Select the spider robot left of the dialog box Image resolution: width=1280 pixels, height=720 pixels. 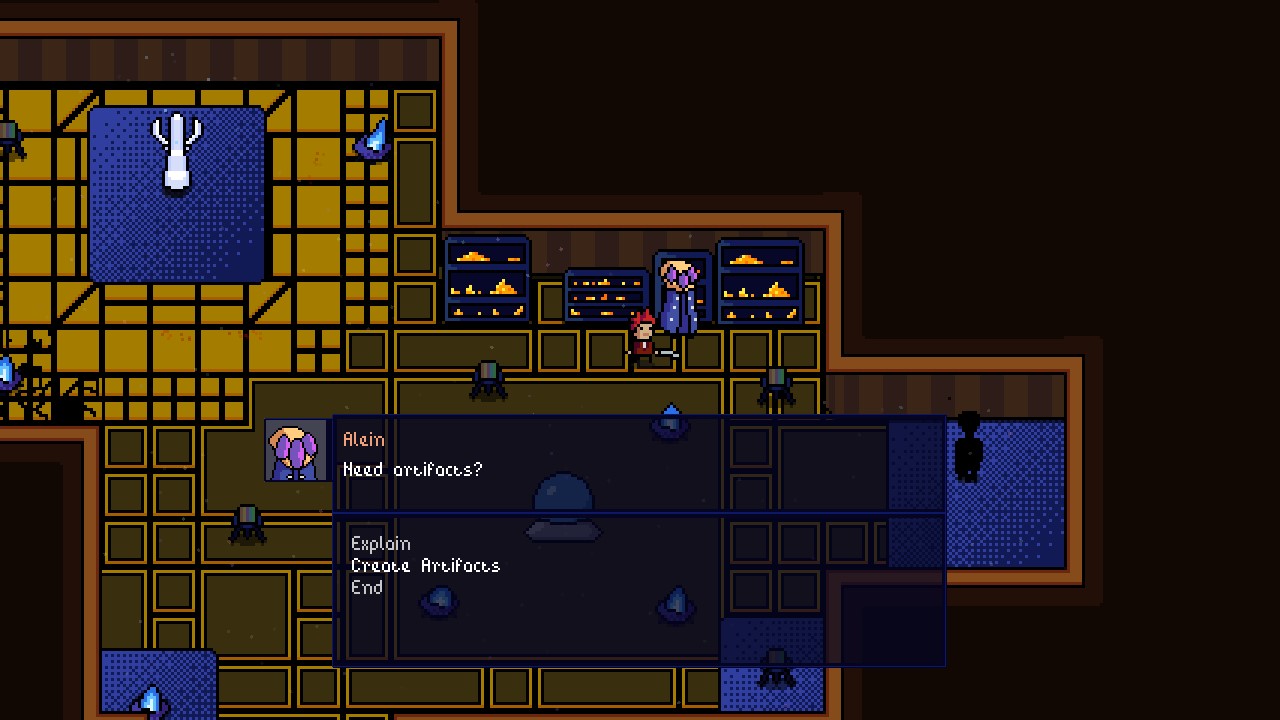[x=248, y=522]
